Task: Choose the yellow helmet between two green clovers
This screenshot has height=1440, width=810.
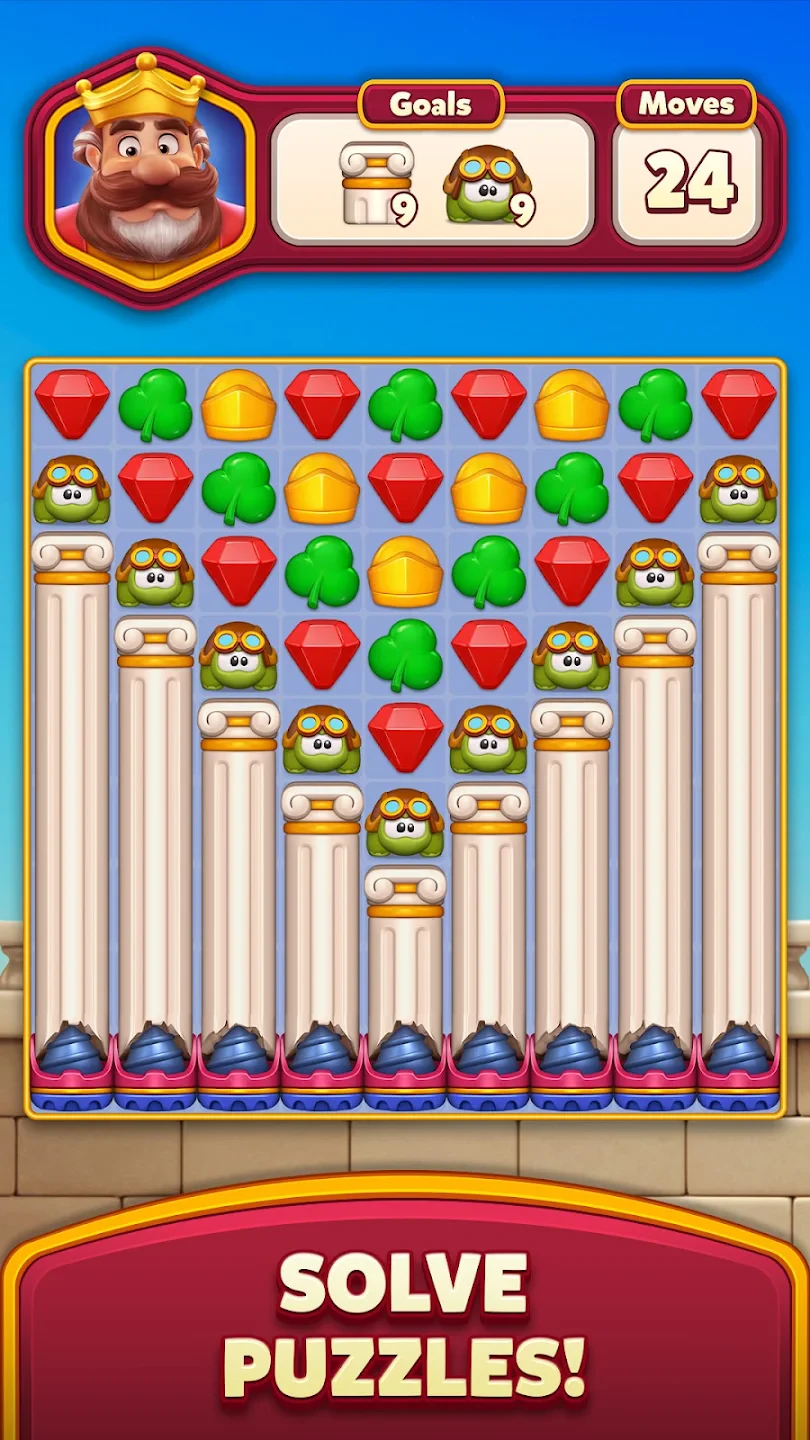Action: (404, 572)
